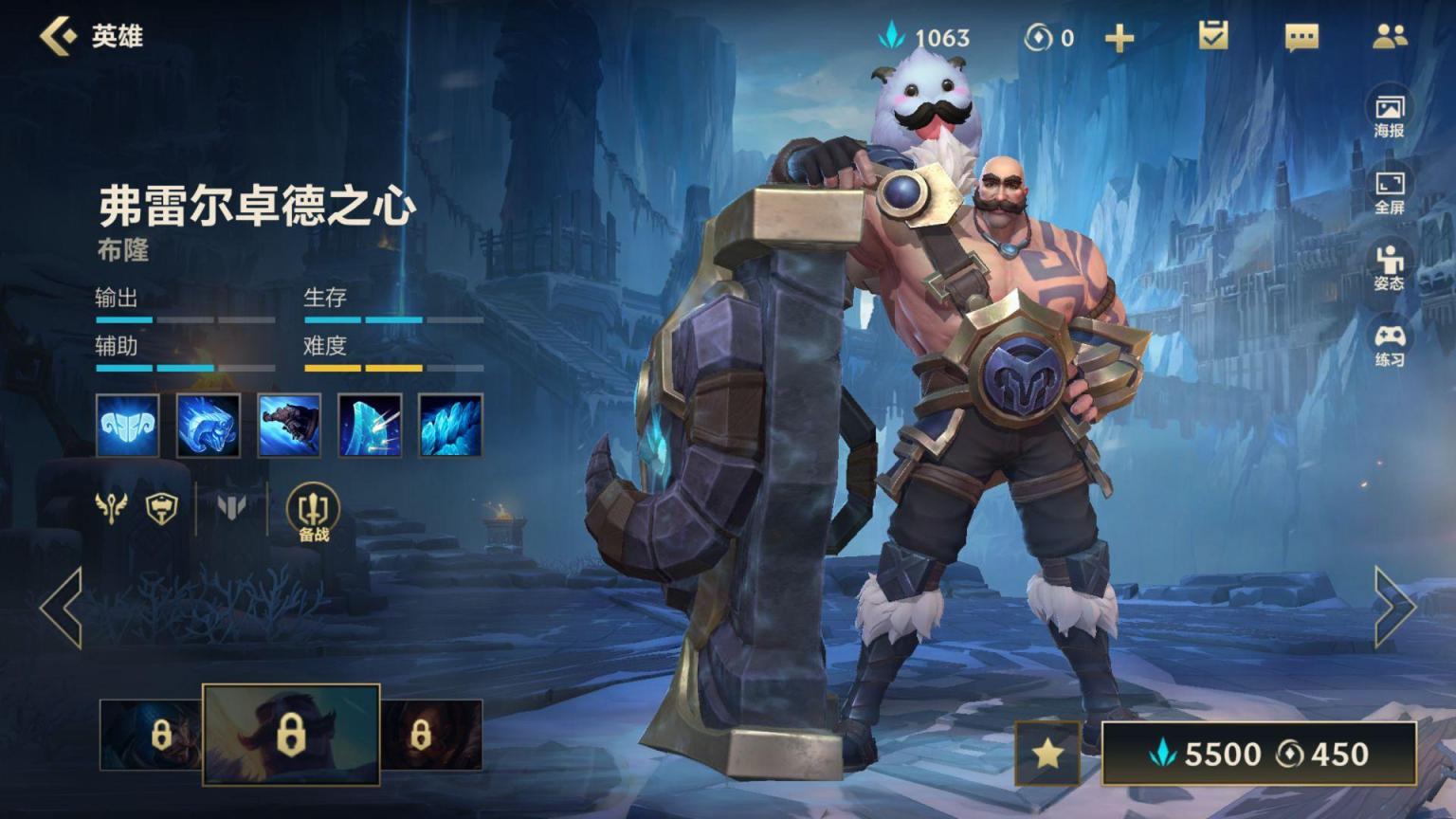The image size is (1456, 819).
Task: Start 练习 practice mode
Action: (1389, 344)
